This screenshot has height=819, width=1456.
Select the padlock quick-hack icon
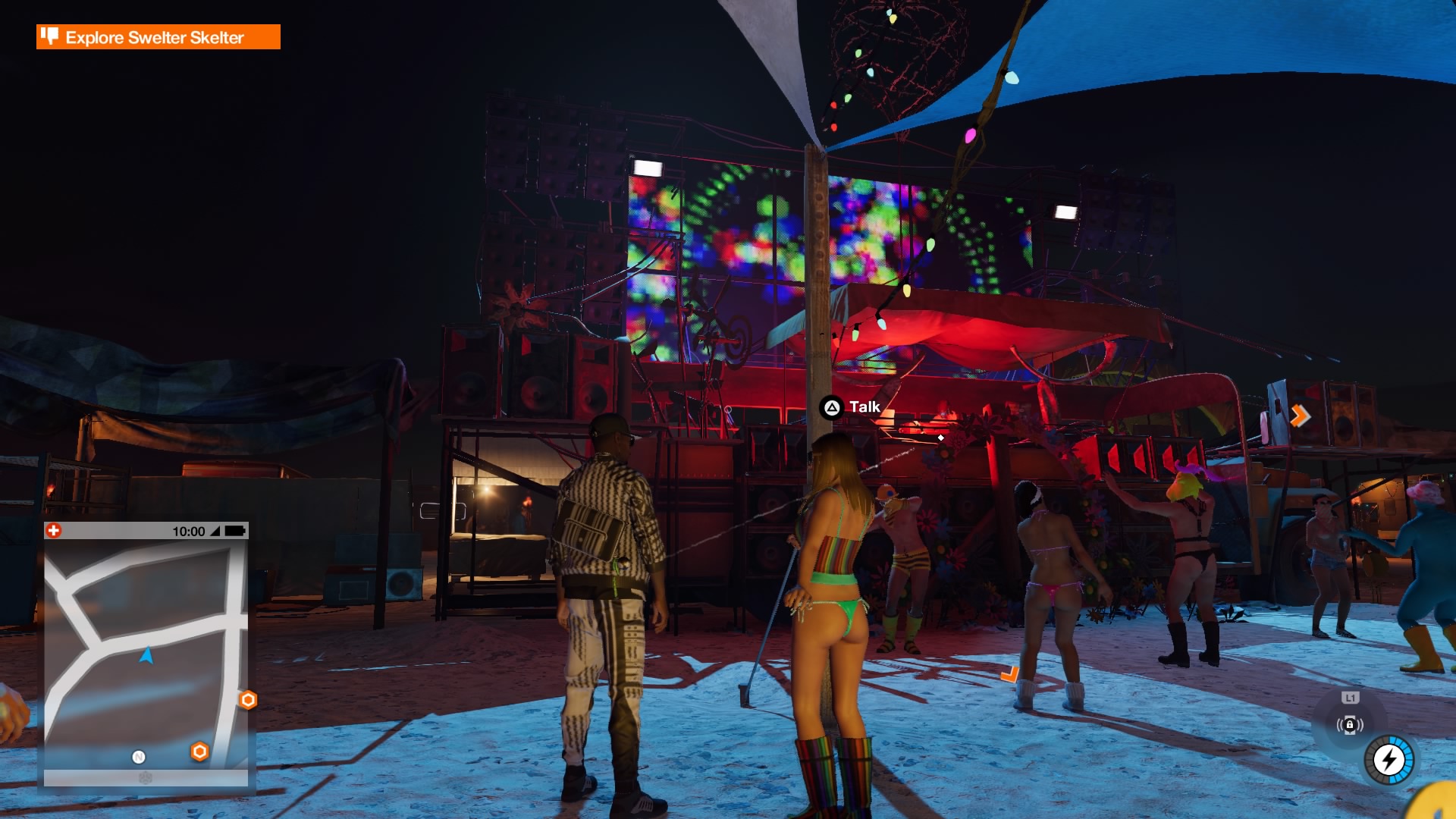coord(1350,725)
